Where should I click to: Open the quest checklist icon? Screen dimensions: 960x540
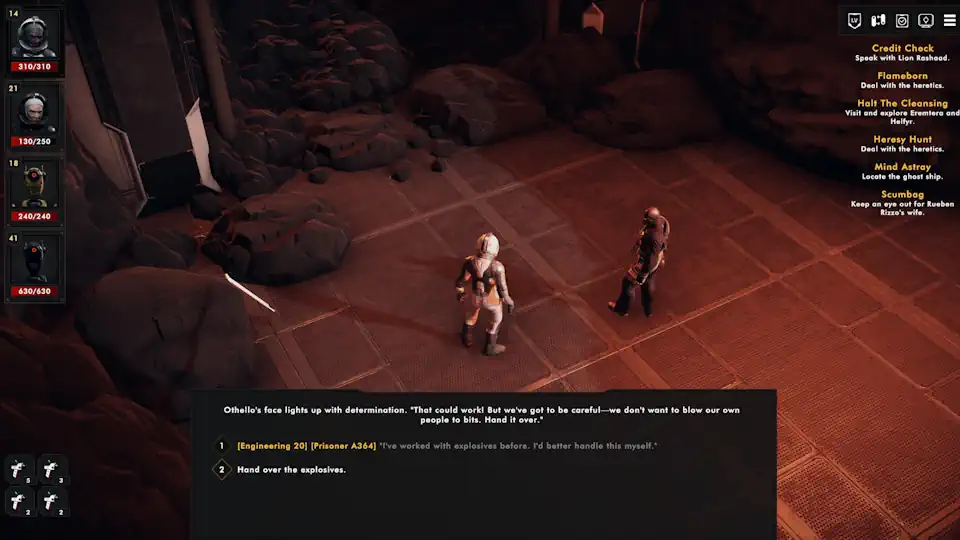902,20
